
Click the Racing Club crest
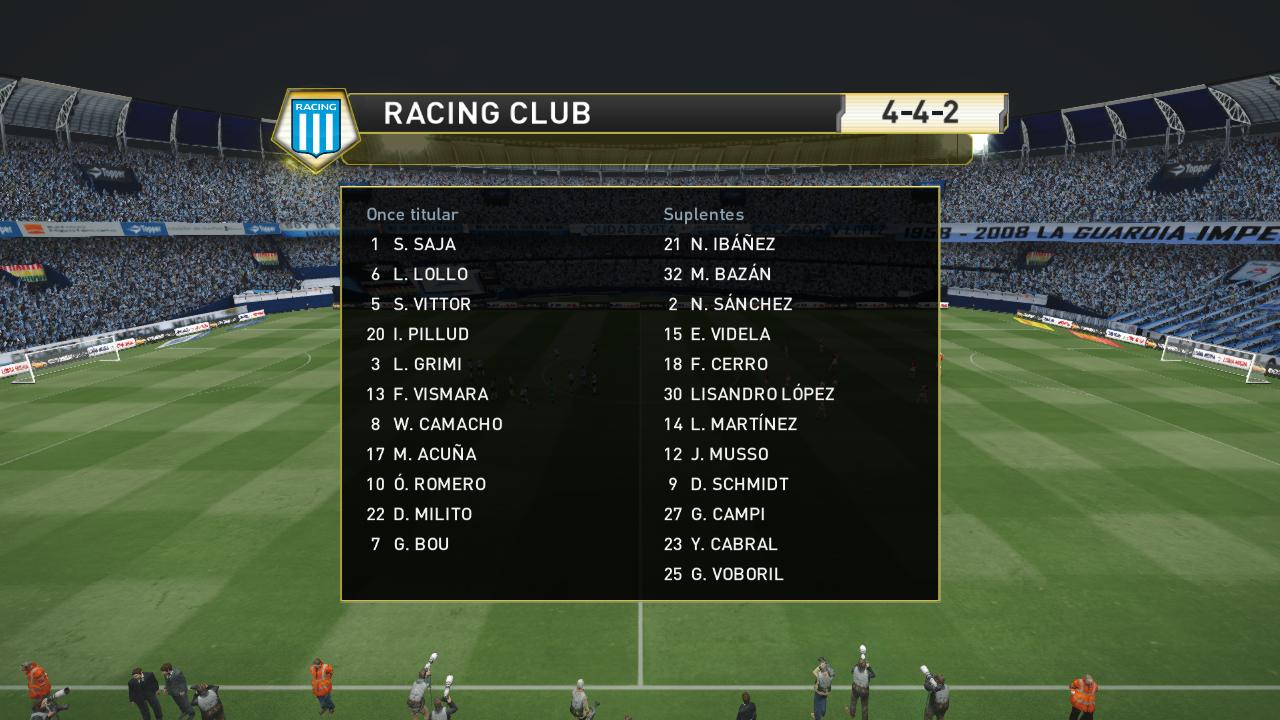pos(316,127)
